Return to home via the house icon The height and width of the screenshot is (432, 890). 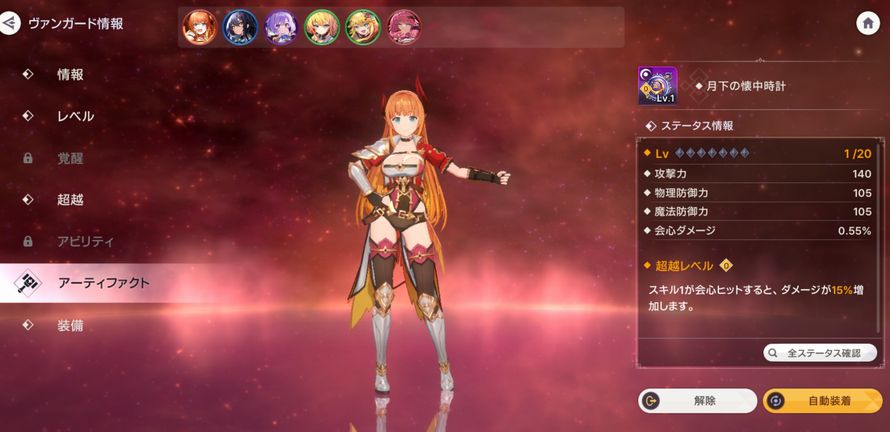pyautogui.click(x=867, y=24)
